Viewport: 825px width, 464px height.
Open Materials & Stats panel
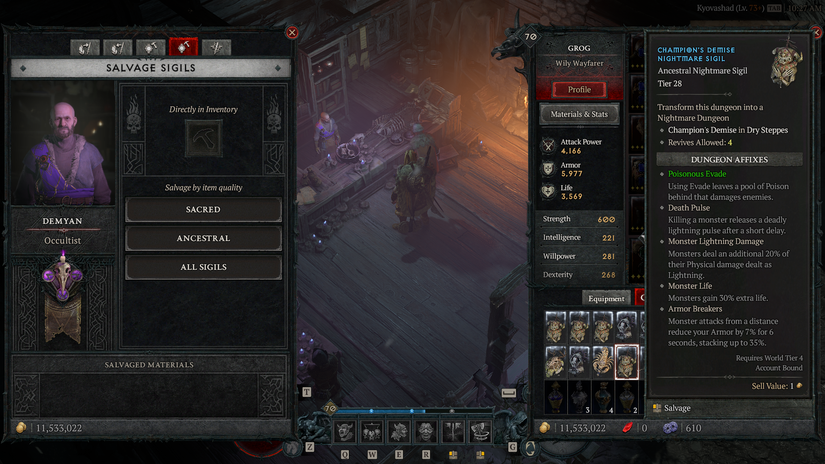(x=579, y=115)
